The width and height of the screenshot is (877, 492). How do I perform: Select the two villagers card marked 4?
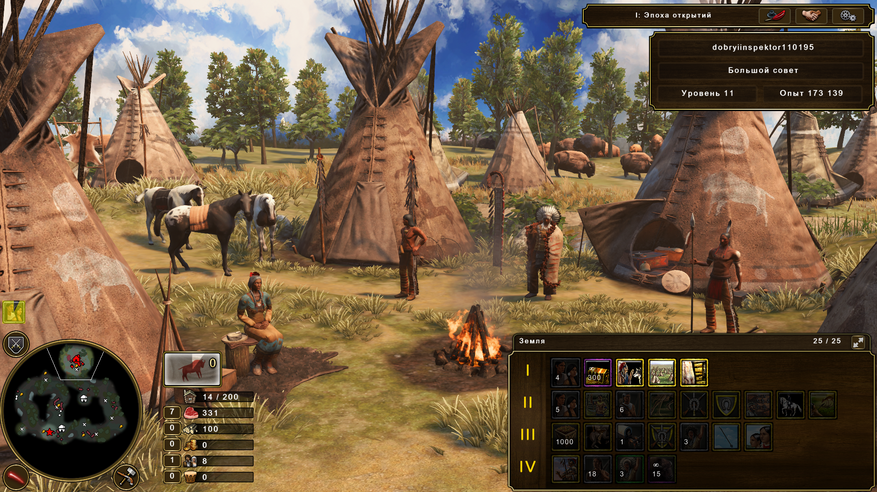click(566, 372)
